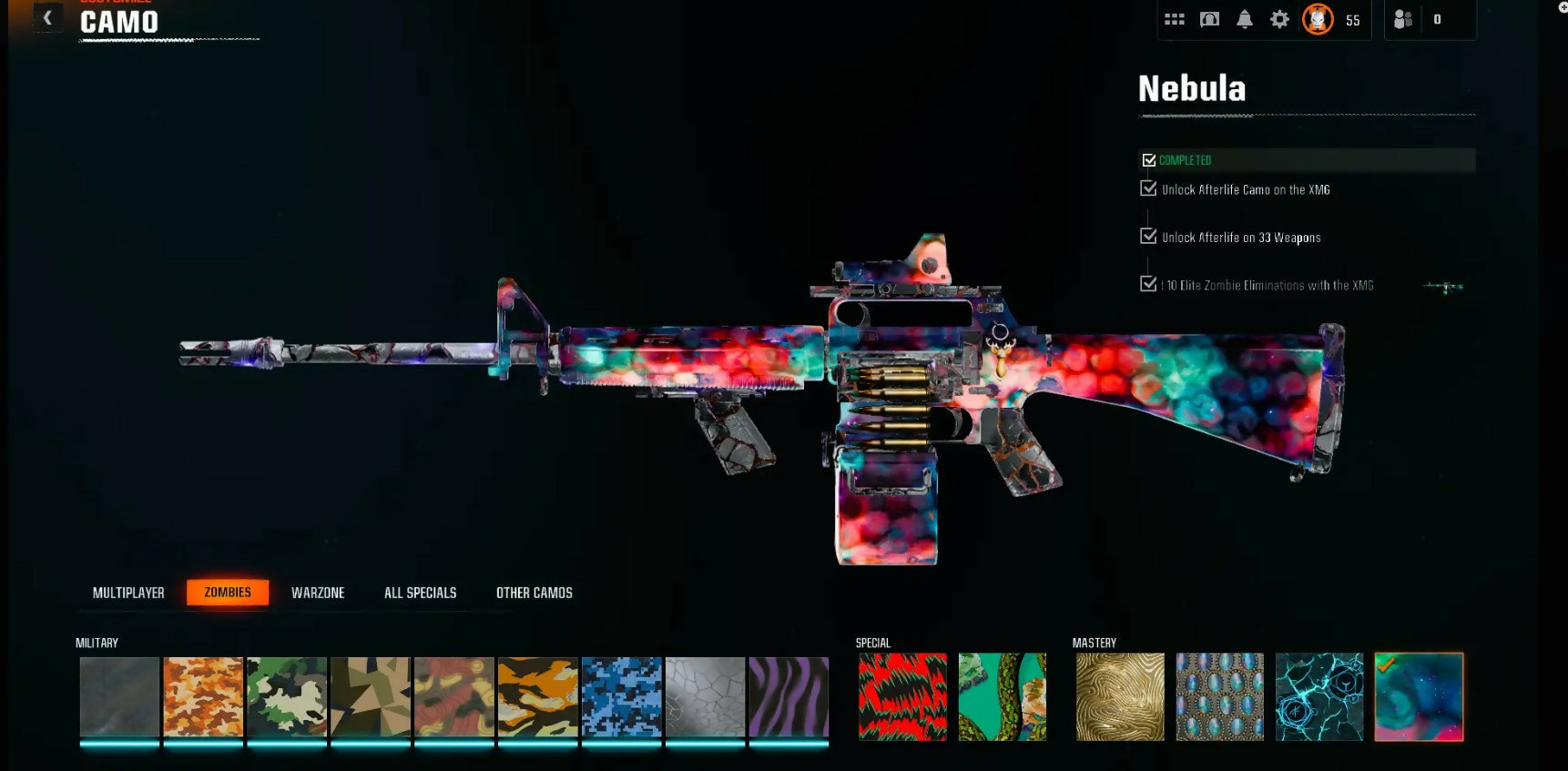
Task: Select the Zombies camo tab
Action: pyautogui.click(x=228, y=593)
